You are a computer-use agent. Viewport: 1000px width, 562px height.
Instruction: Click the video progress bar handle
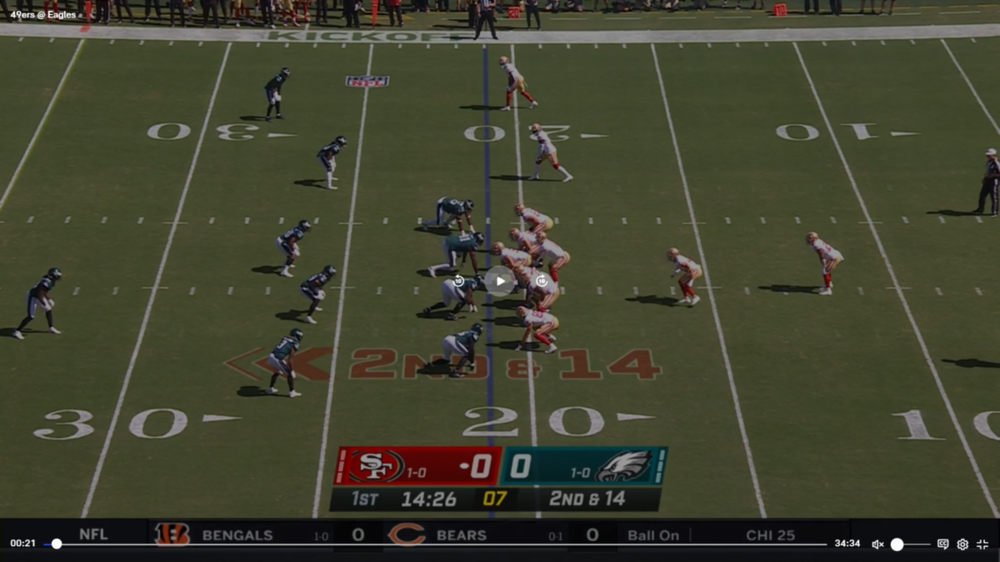tap(57, 544)
